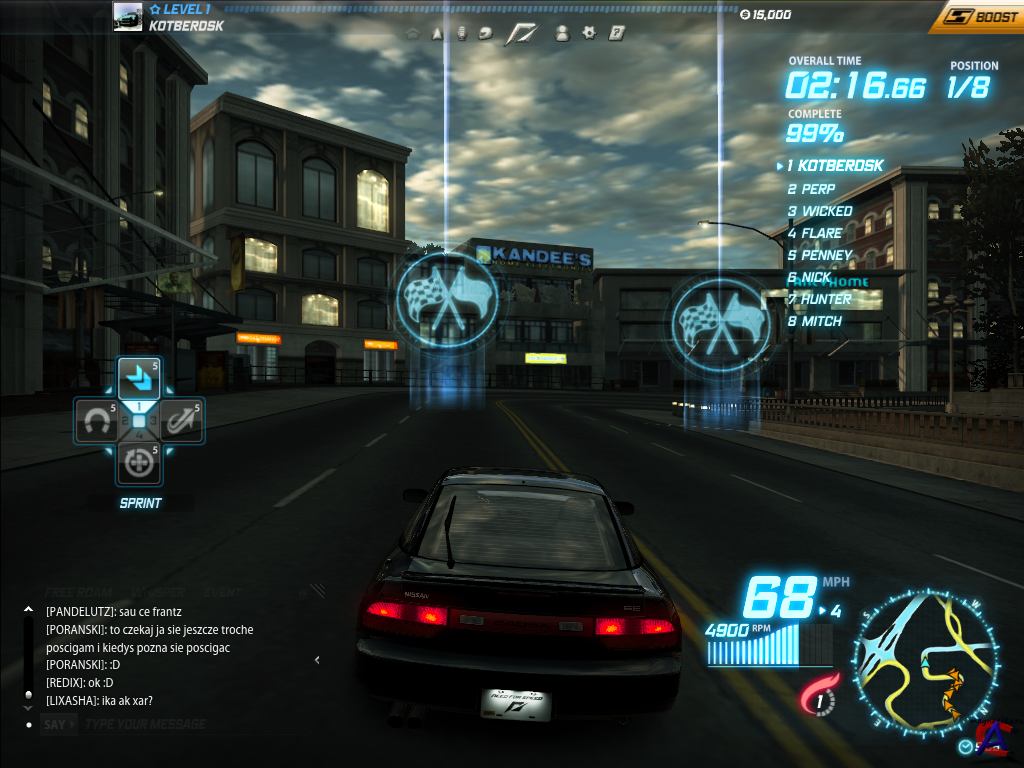Activate the magnet powerup slot
Viewport: 1024px width, 768px height.
(96, 421)
